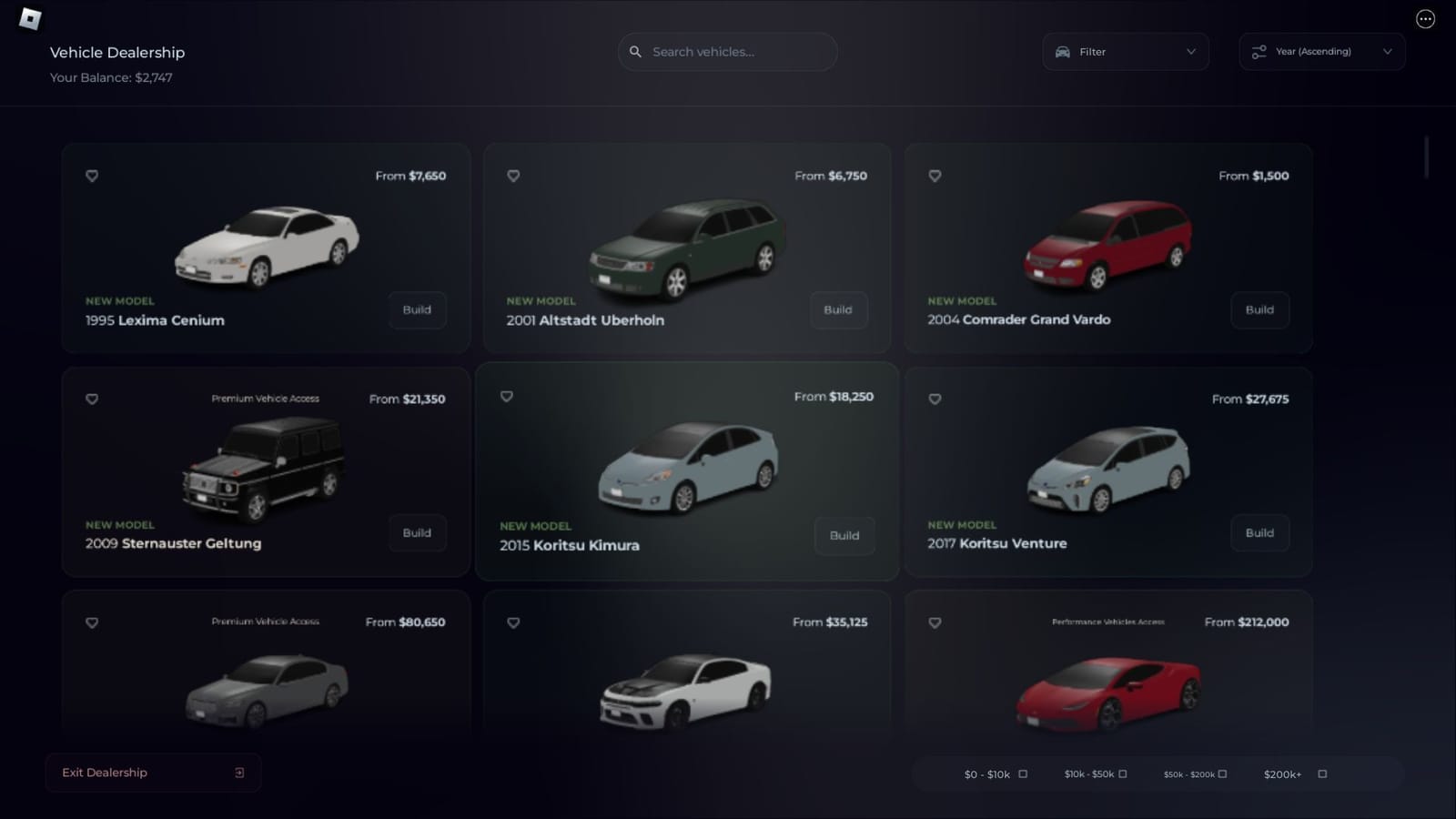Image resolution: width=1456 pixels, height=819 pixels.
Task: Open the ellipsis menu in top right corner
Action: (1426, 18)
